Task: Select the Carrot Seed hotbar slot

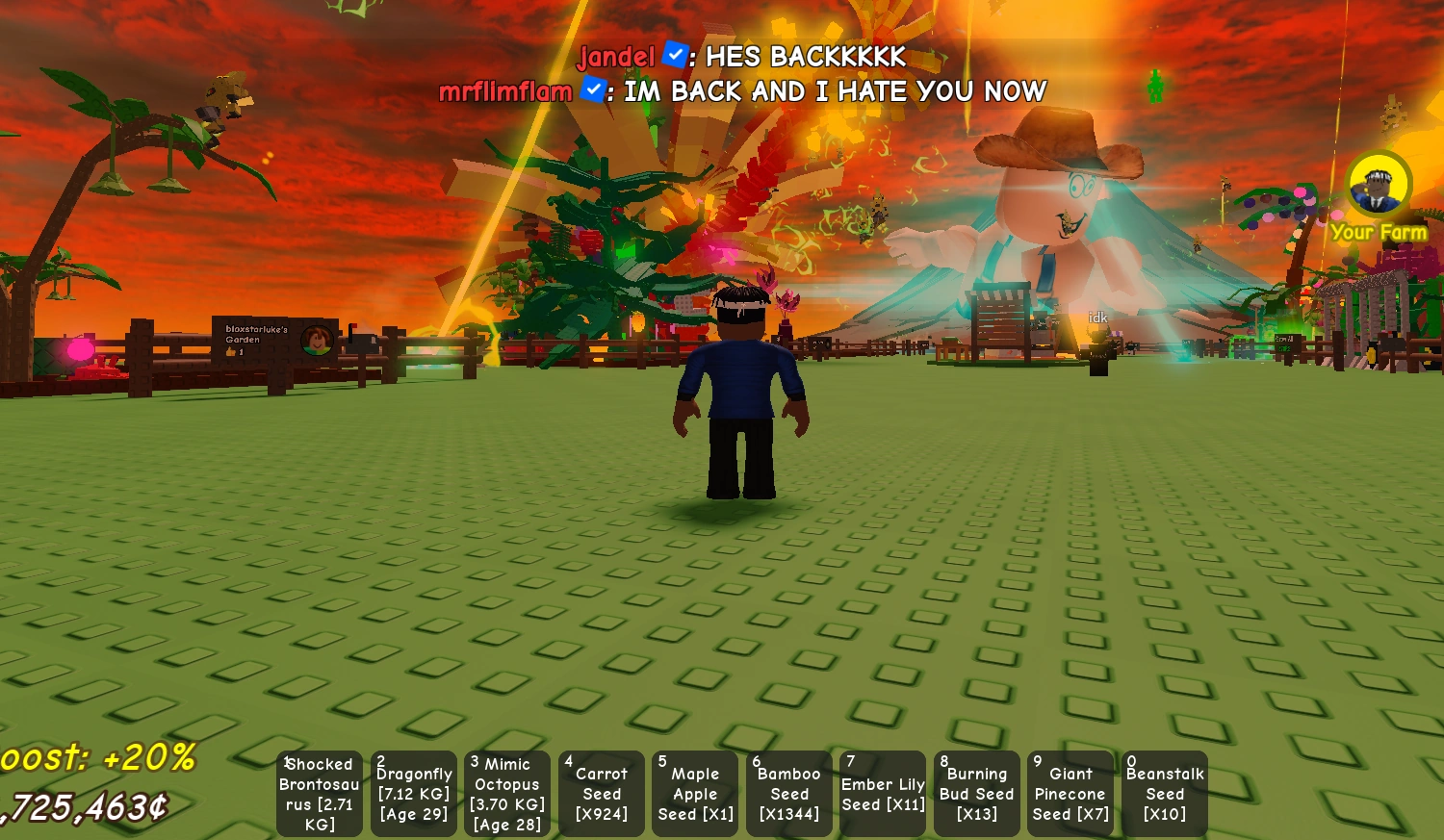Action: click(x=602, y=793)
